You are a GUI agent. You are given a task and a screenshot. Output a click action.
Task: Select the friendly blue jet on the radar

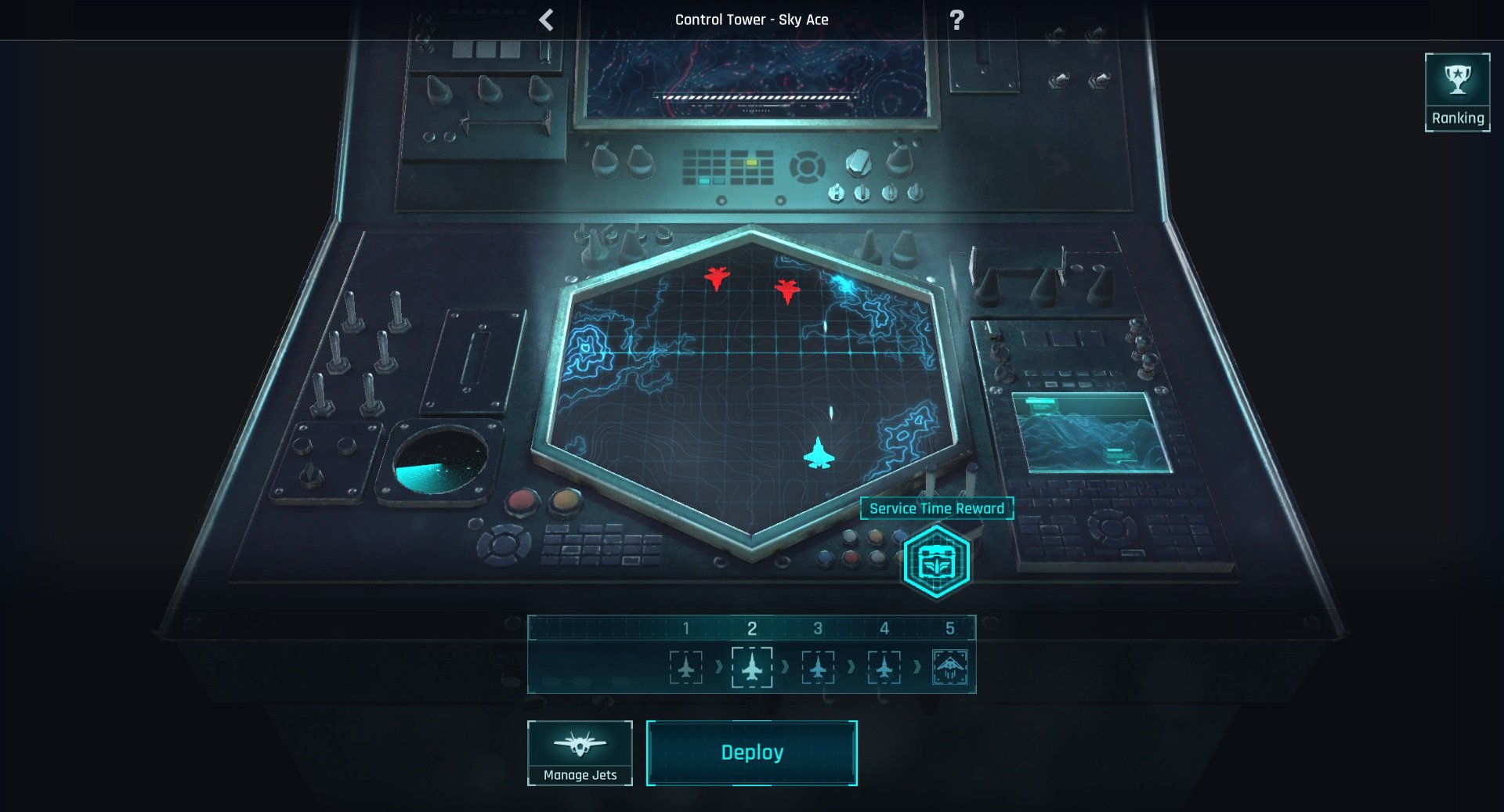coord(818,453)
